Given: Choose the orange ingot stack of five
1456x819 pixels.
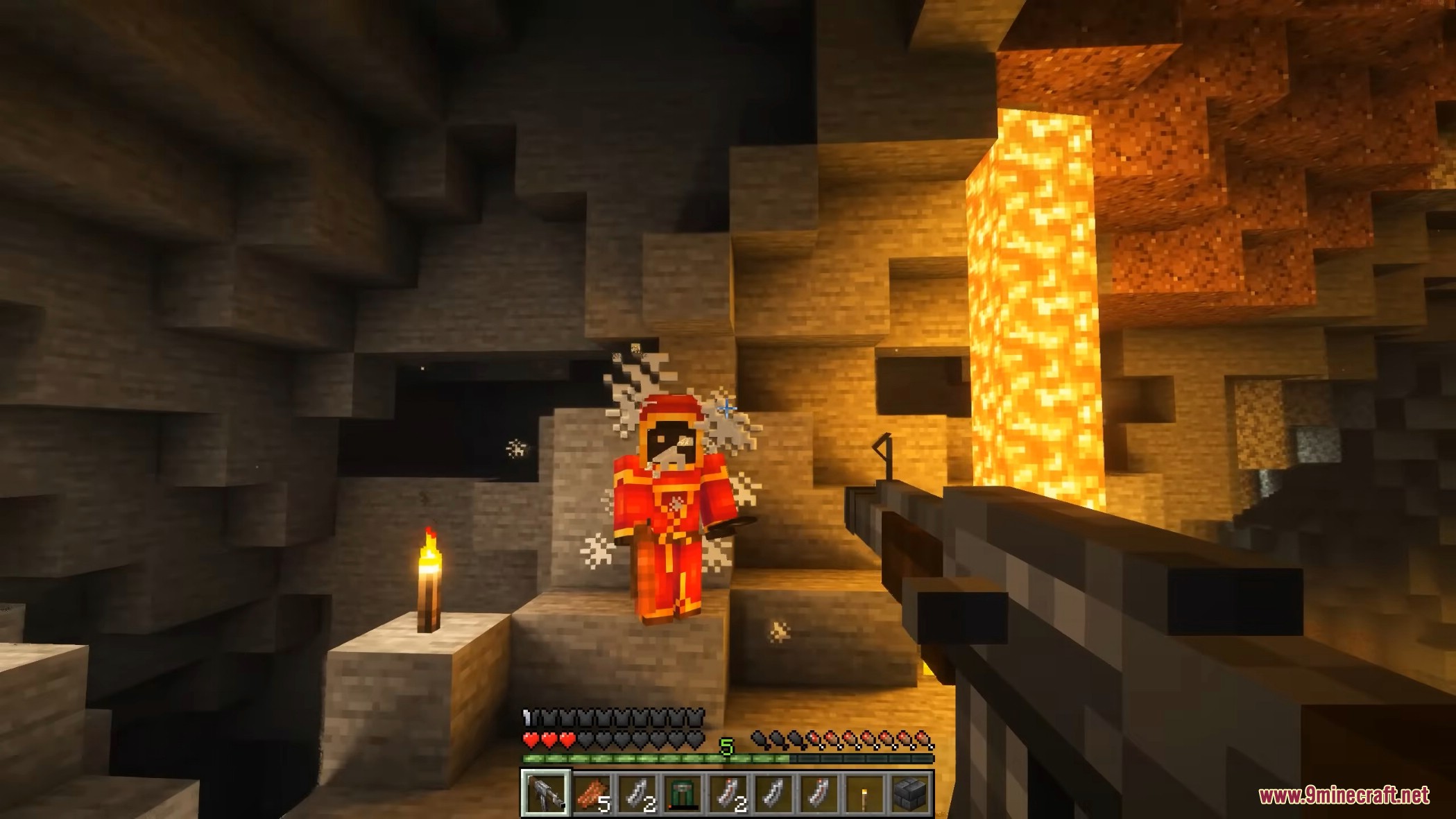Looking at the screenshot, I should pos(592,793).
